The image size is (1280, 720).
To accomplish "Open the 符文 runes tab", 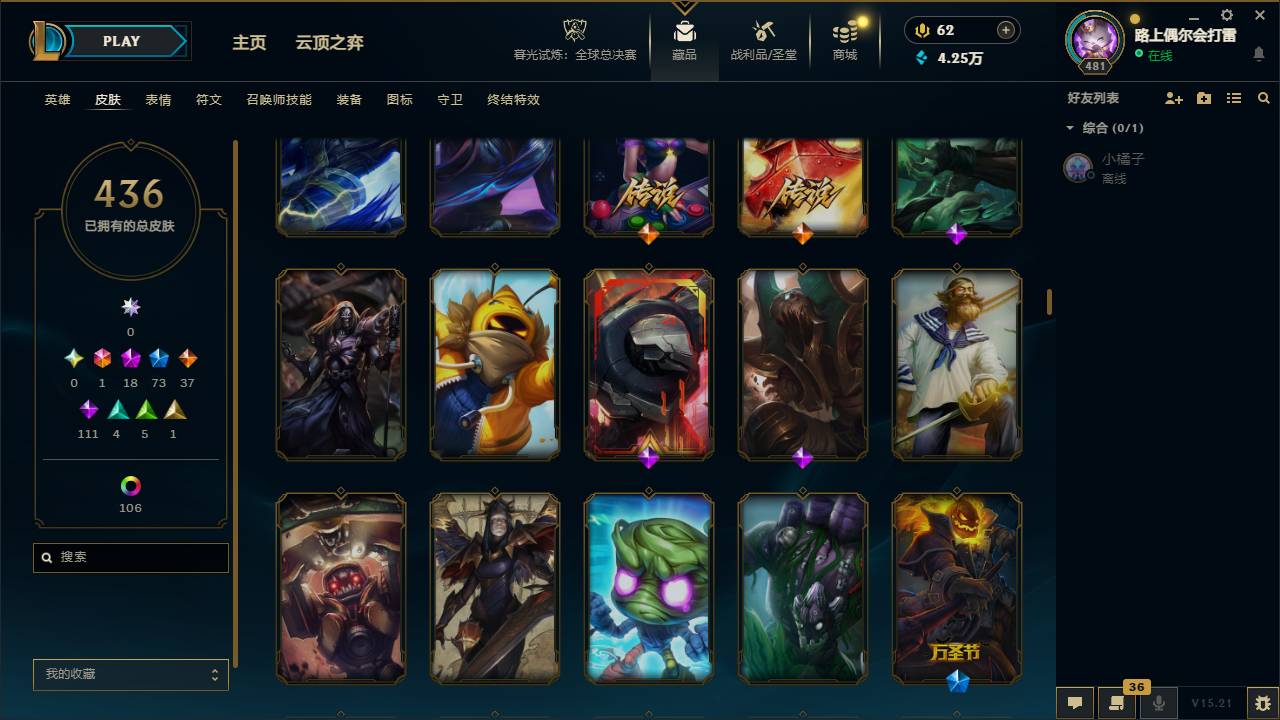I will pyautogui.click(x=208, y=100).
